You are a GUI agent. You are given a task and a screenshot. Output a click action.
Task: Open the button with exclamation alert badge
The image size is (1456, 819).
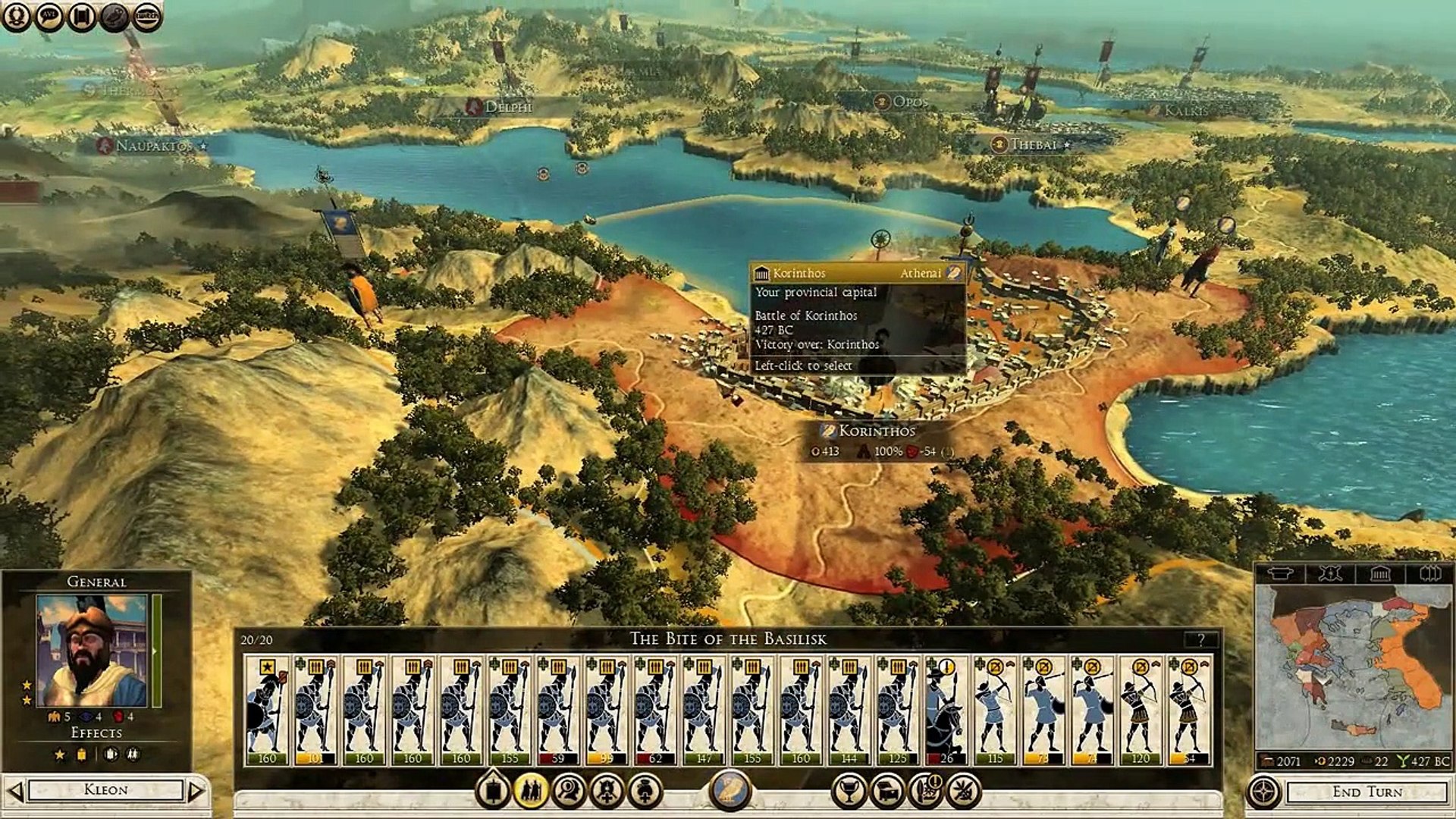coord(925,791)
